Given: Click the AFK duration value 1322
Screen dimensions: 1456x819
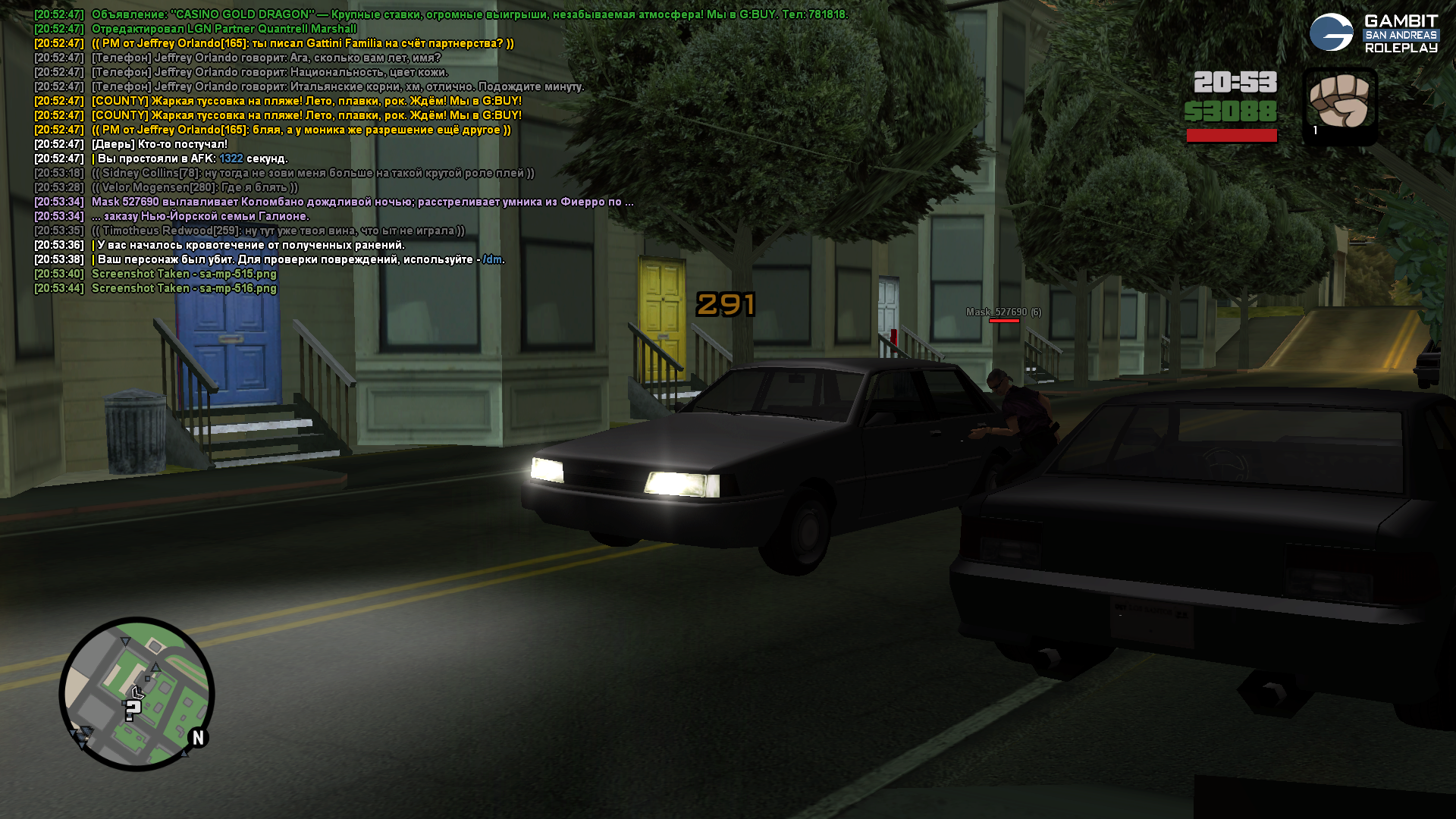Looking at the screenshot, I should pos(230,158).
